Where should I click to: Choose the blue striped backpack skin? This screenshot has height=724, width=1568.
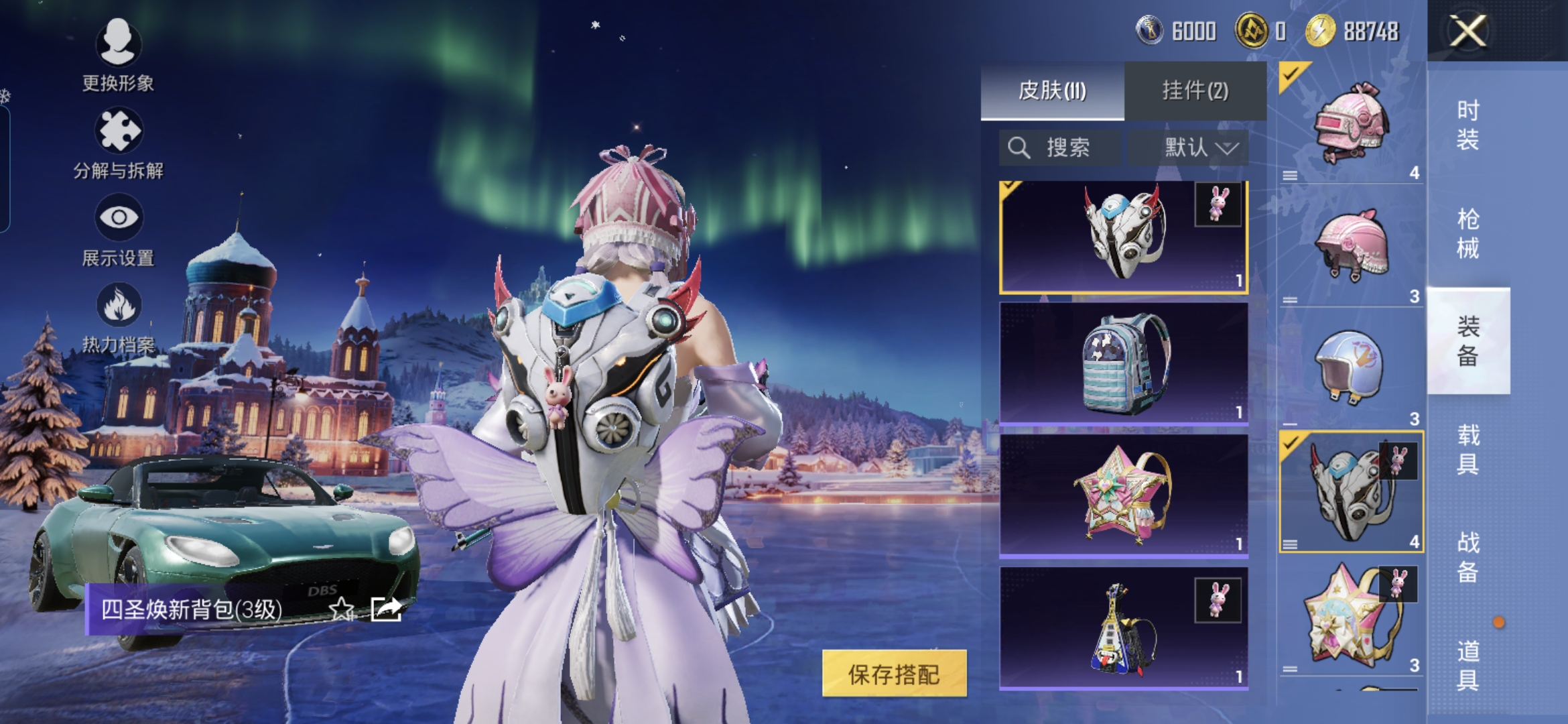click(x=1123, y=363)
